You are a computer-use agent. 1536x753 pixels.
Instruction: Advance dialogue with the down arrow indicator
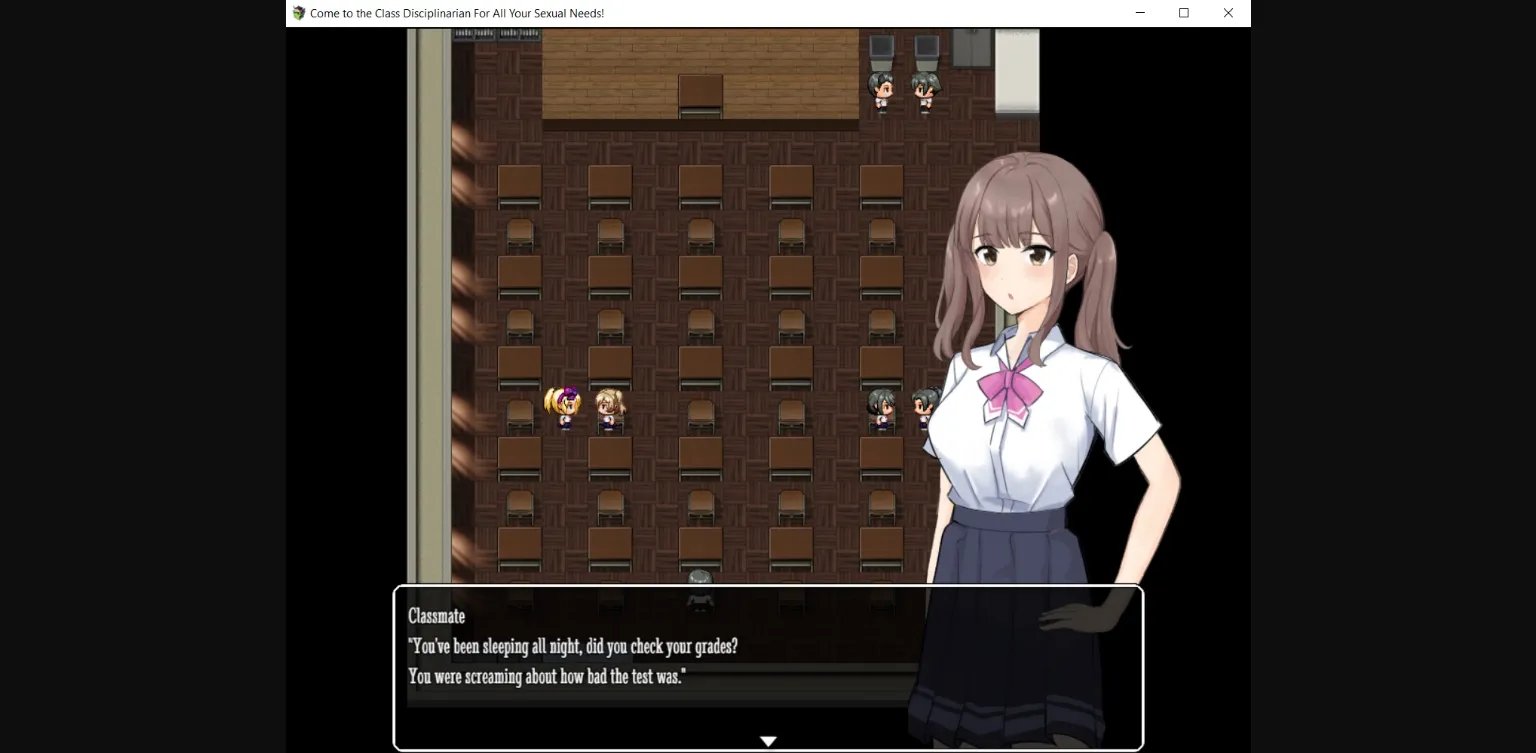pos(768,740)
